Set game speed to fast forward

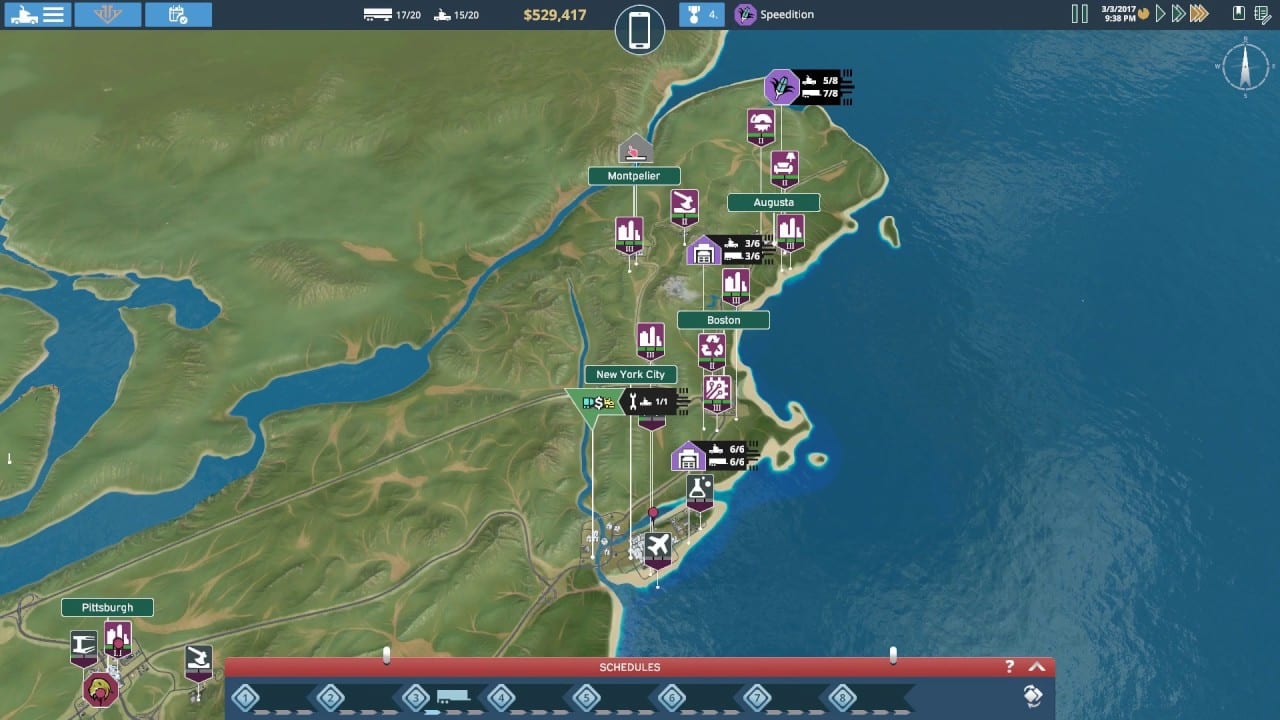(x=1178, y=14)
